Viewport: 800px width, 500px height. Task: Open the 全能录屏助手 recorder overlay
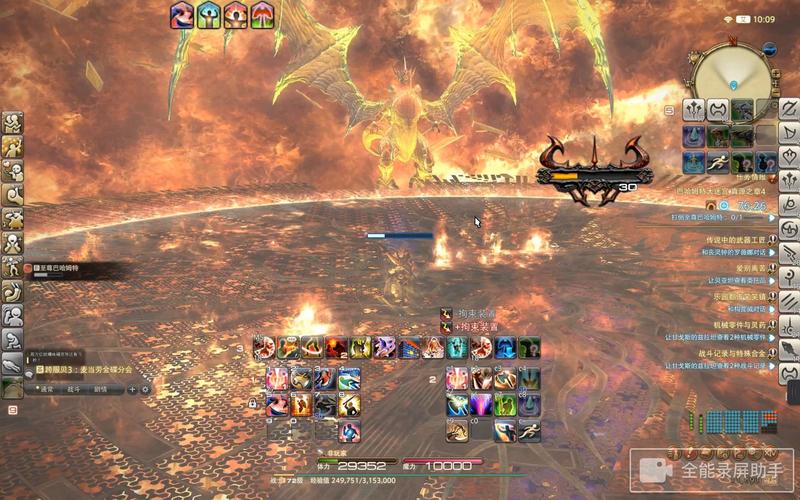tap(712, 467)
